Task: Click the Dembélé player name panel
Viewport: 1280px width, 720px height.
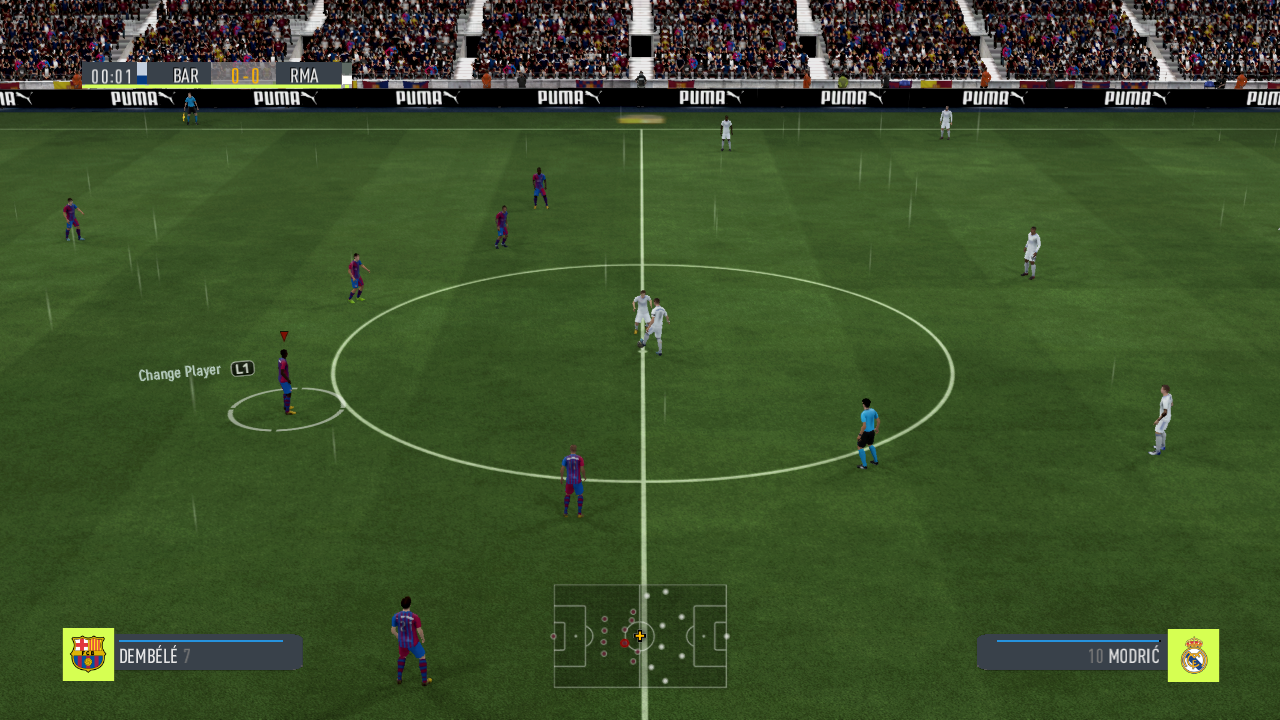Action: [209, 654]
